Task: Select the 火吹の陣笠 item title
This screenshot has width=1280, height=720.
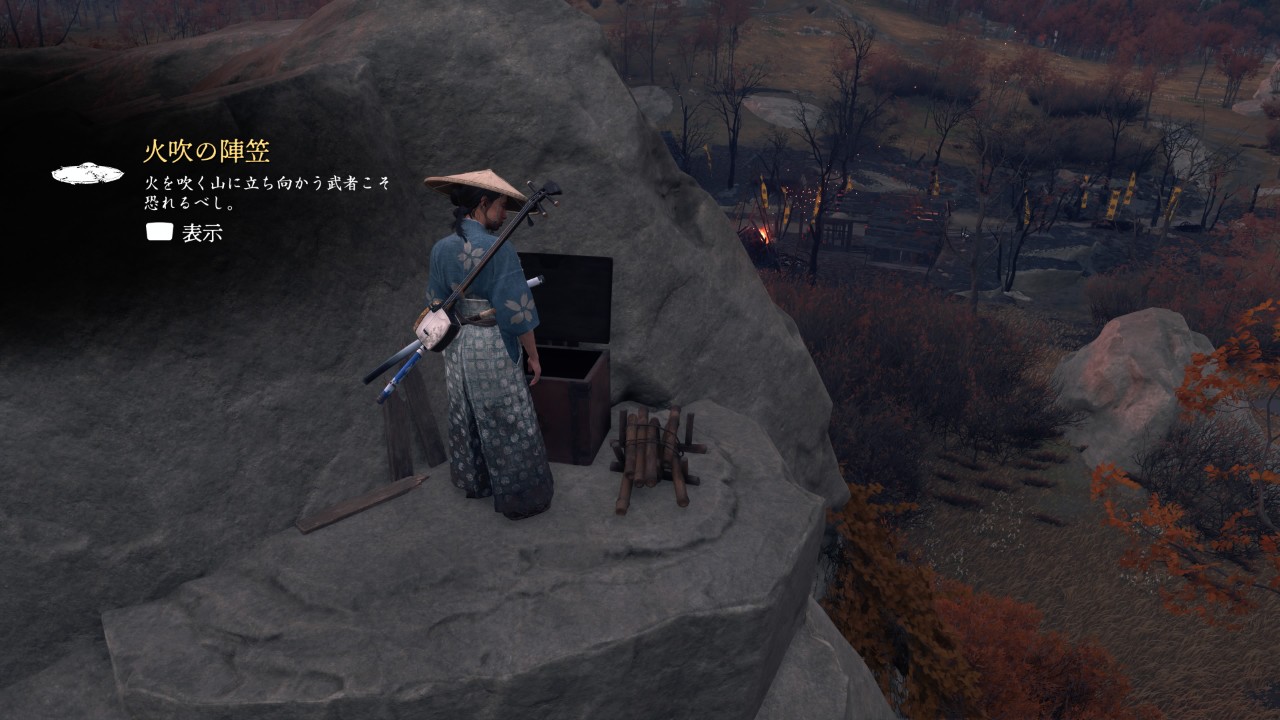Action: (x=206, y=152)
